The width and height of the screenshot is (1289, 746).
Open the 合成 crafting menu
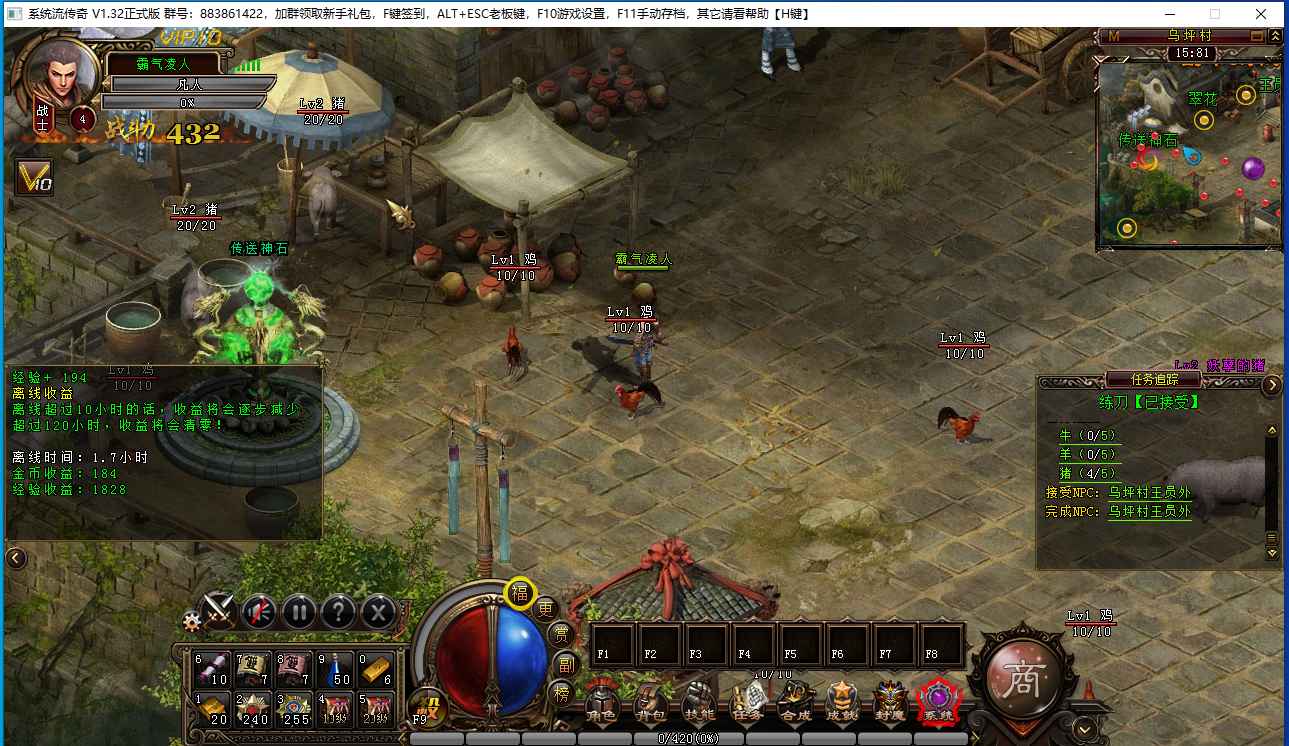796,703
